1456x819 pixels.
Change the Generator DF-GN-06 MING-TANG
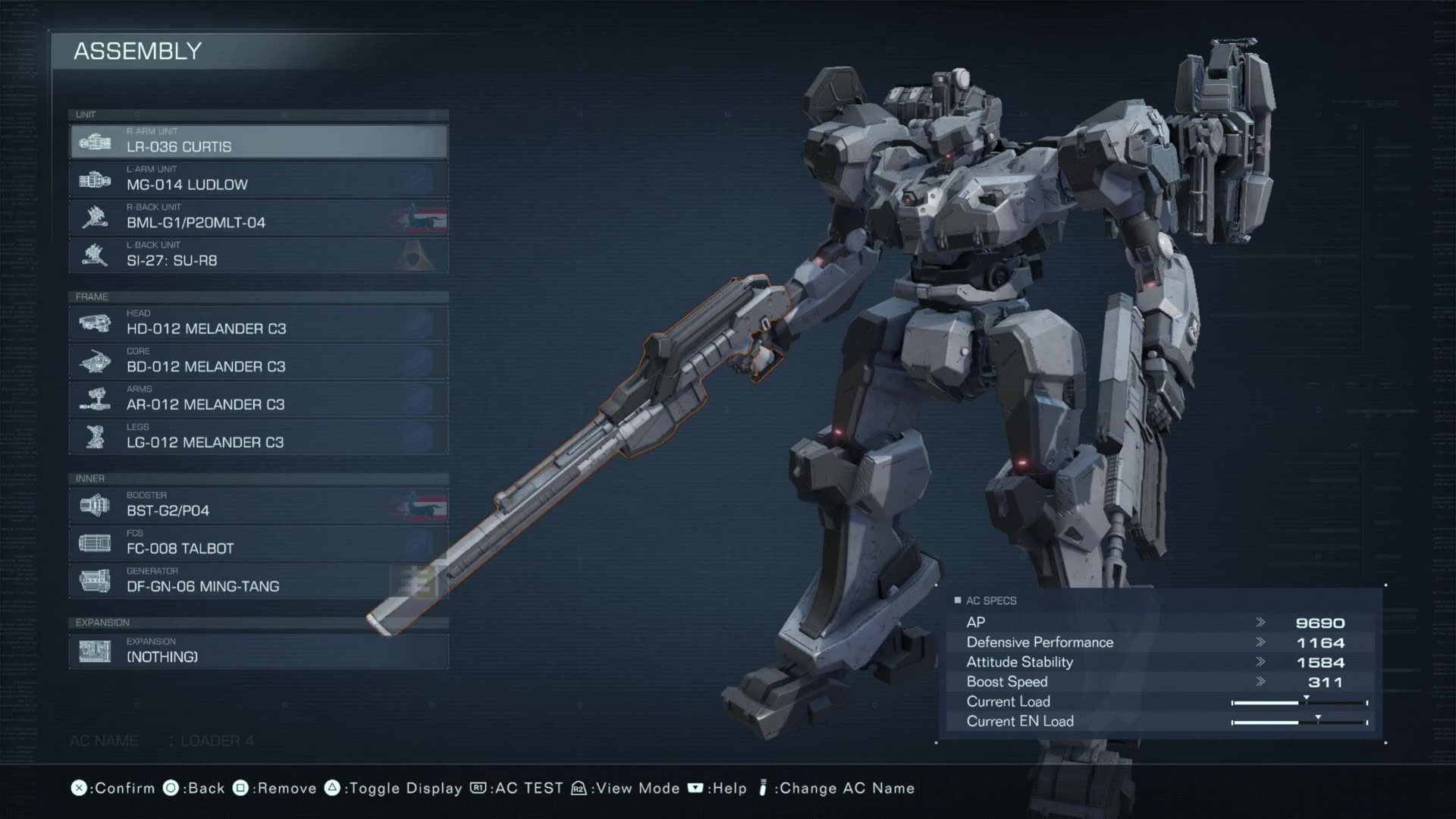click(x=258, y=582)
